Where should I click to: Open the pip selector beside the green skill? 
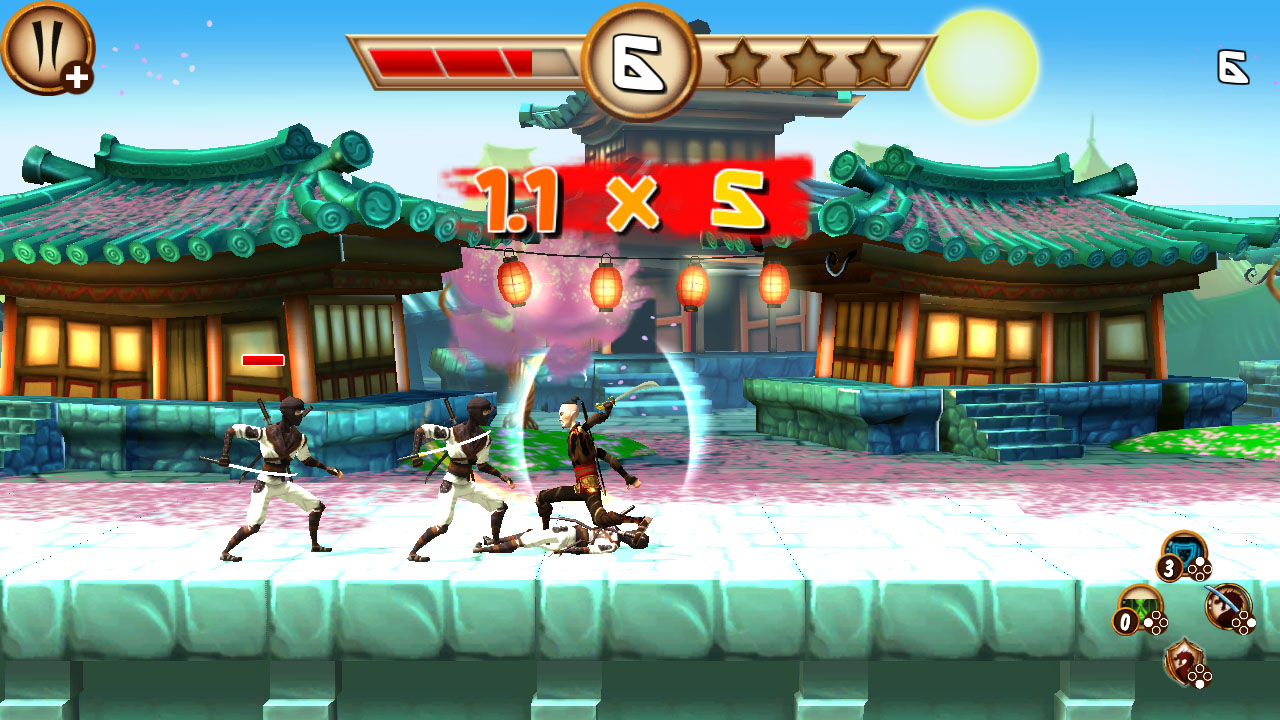[1155, 622]
